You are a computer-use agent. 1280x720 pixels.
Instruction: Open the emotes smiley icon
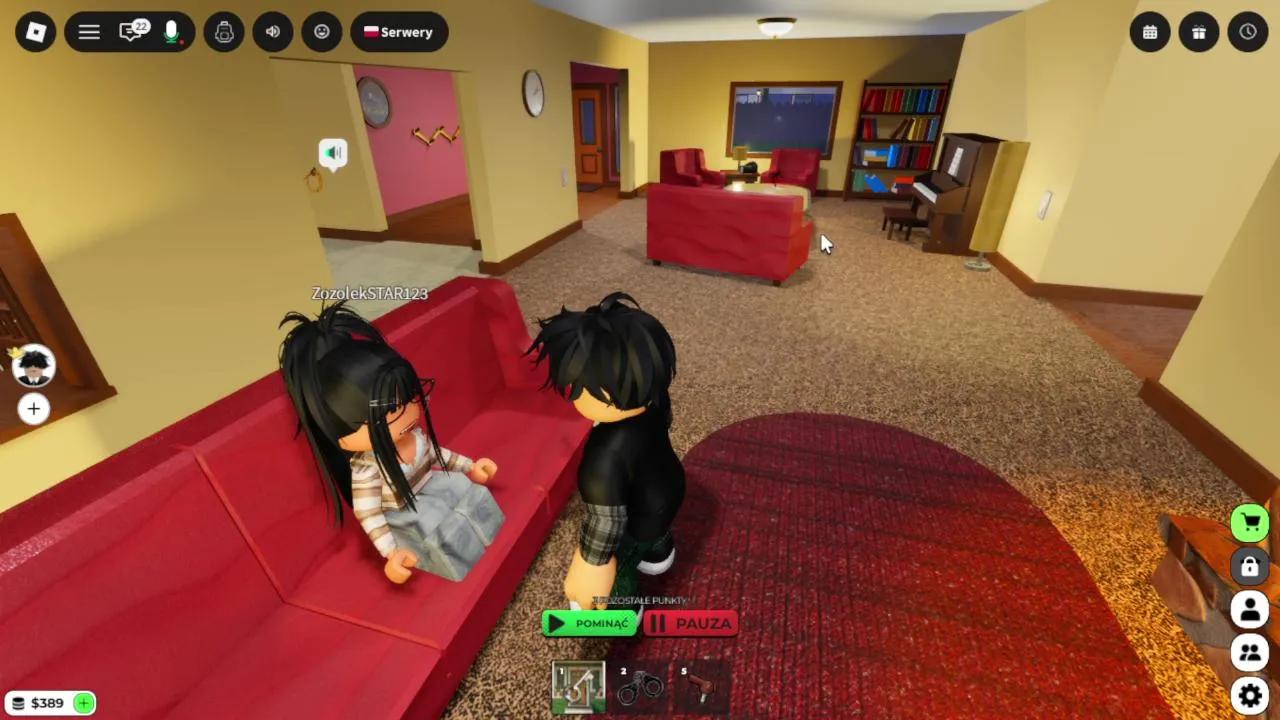click(321, 31)
